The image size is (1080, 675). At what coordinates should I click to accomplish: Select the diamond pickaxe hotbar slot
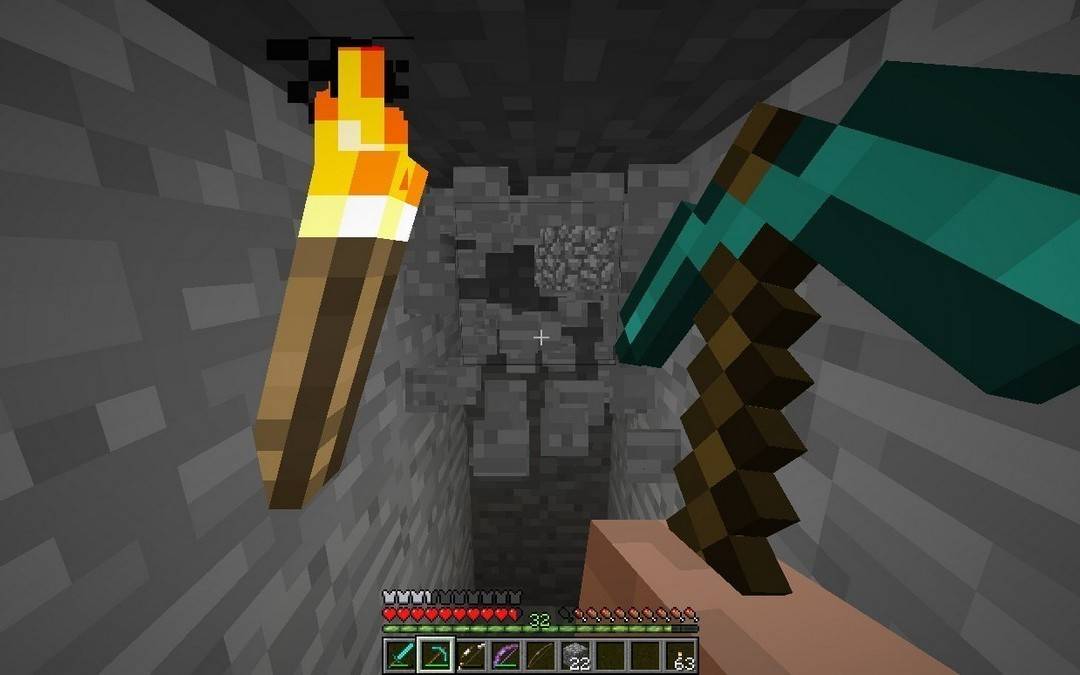point(435,656)
